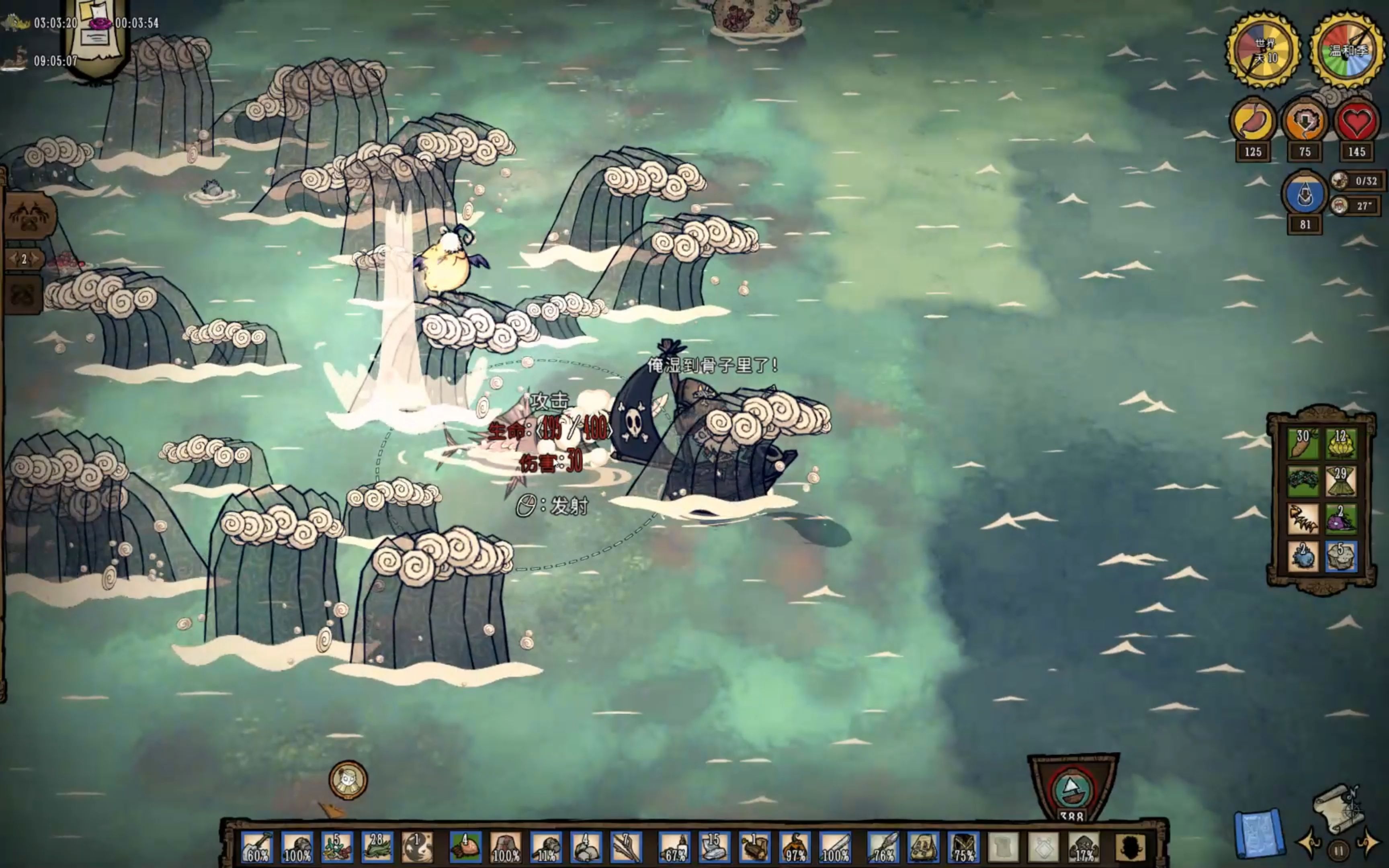
Task: Select the twigs stack of 7
Action: click(x=626, y=847)
